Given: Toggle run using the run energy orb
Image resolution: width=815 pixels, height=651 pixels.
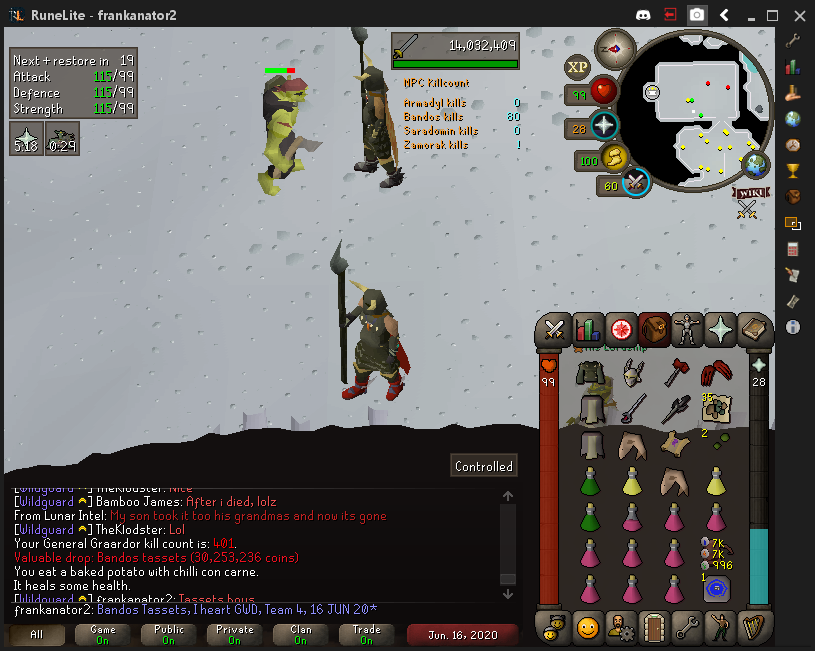Looking at the screenshot, I should coord(612,158).
